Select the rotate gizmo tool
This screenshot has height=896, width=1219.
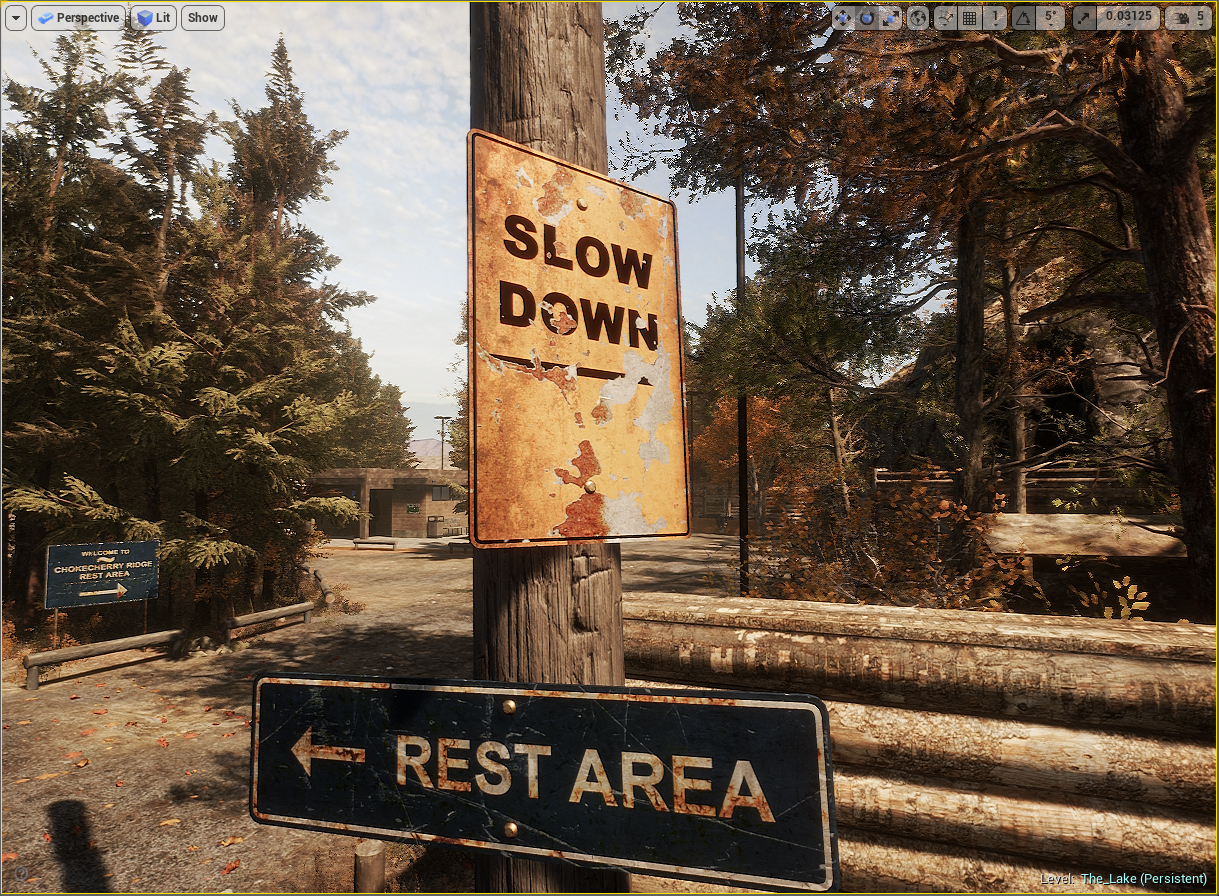point(866,18)
